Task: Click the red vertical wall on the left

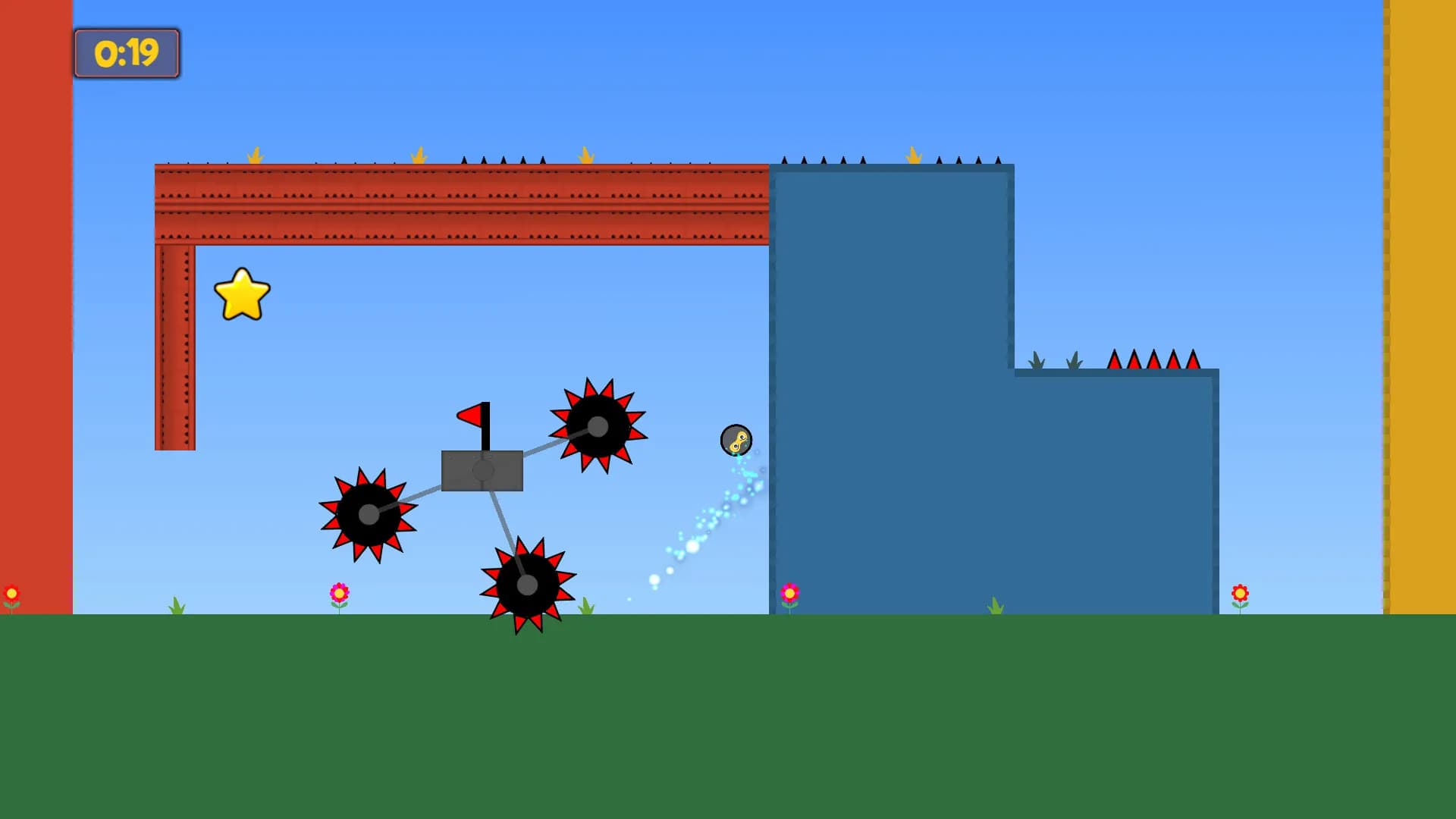Action: (34, 303)
